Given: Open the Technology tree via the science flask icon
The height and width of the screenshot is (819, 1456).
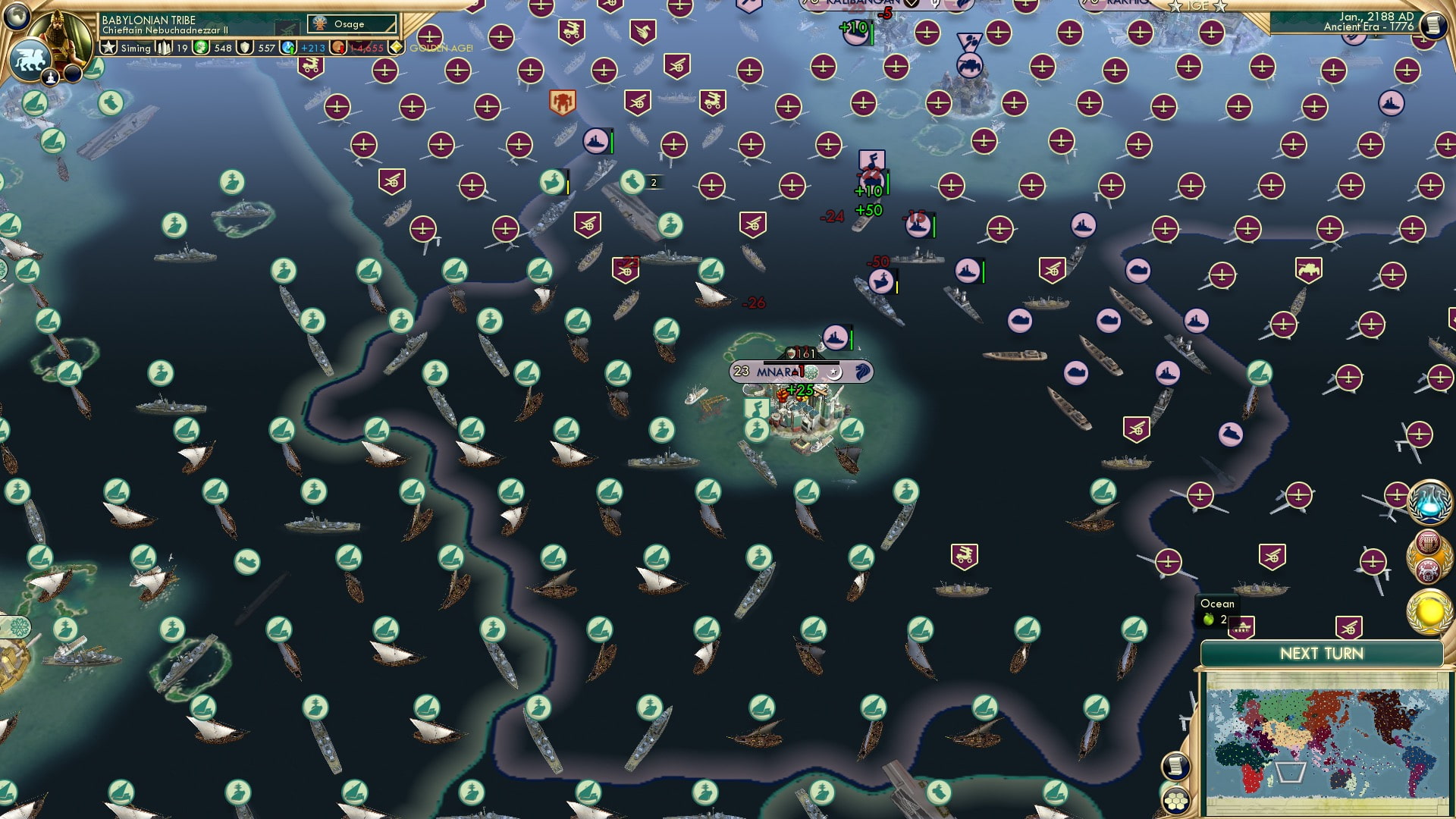Looking at the screenshot, I should click(1430, 502).
